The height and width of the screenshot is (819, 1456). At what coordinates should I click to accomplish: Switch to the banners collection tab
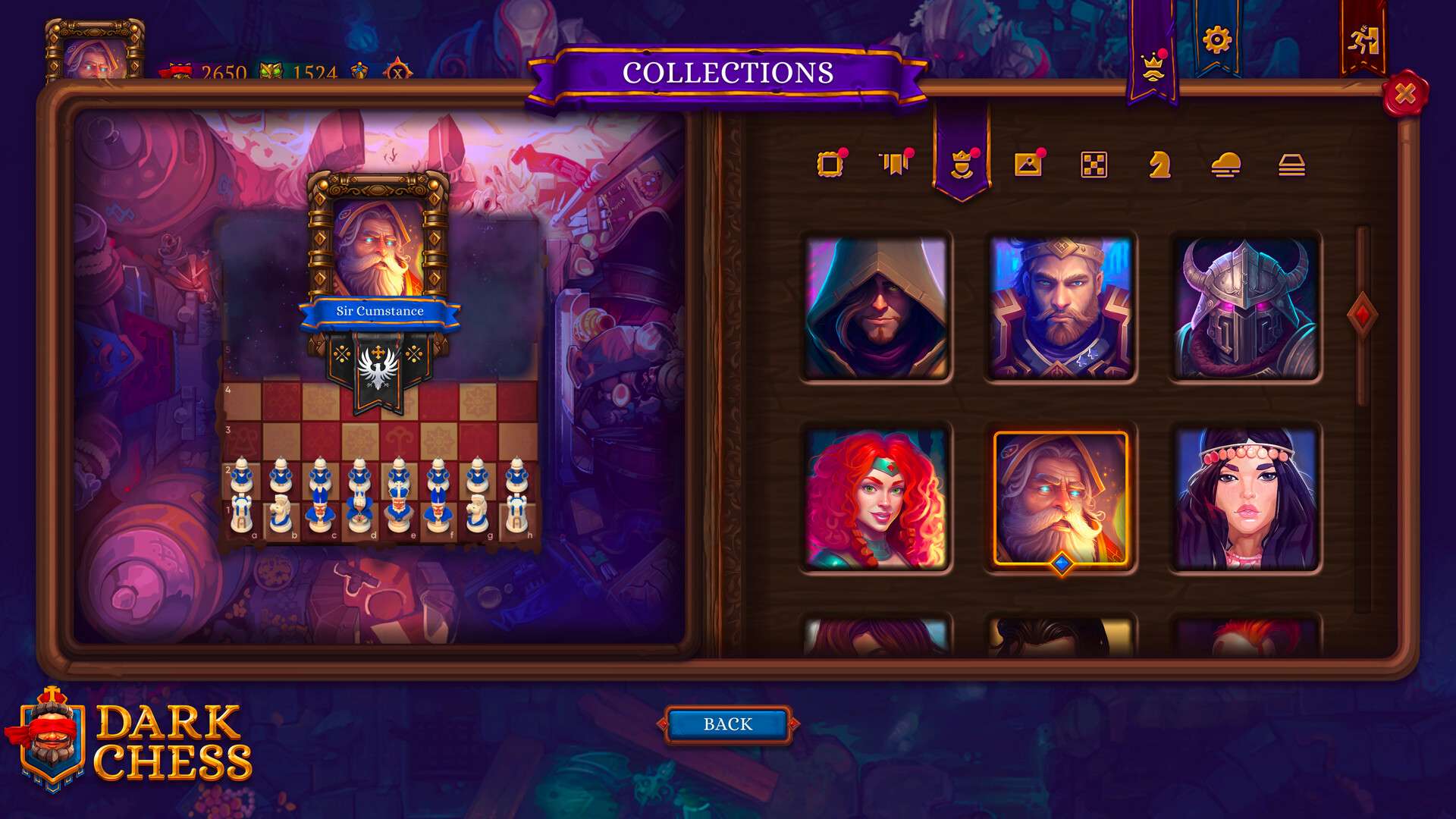coord(896,164)
